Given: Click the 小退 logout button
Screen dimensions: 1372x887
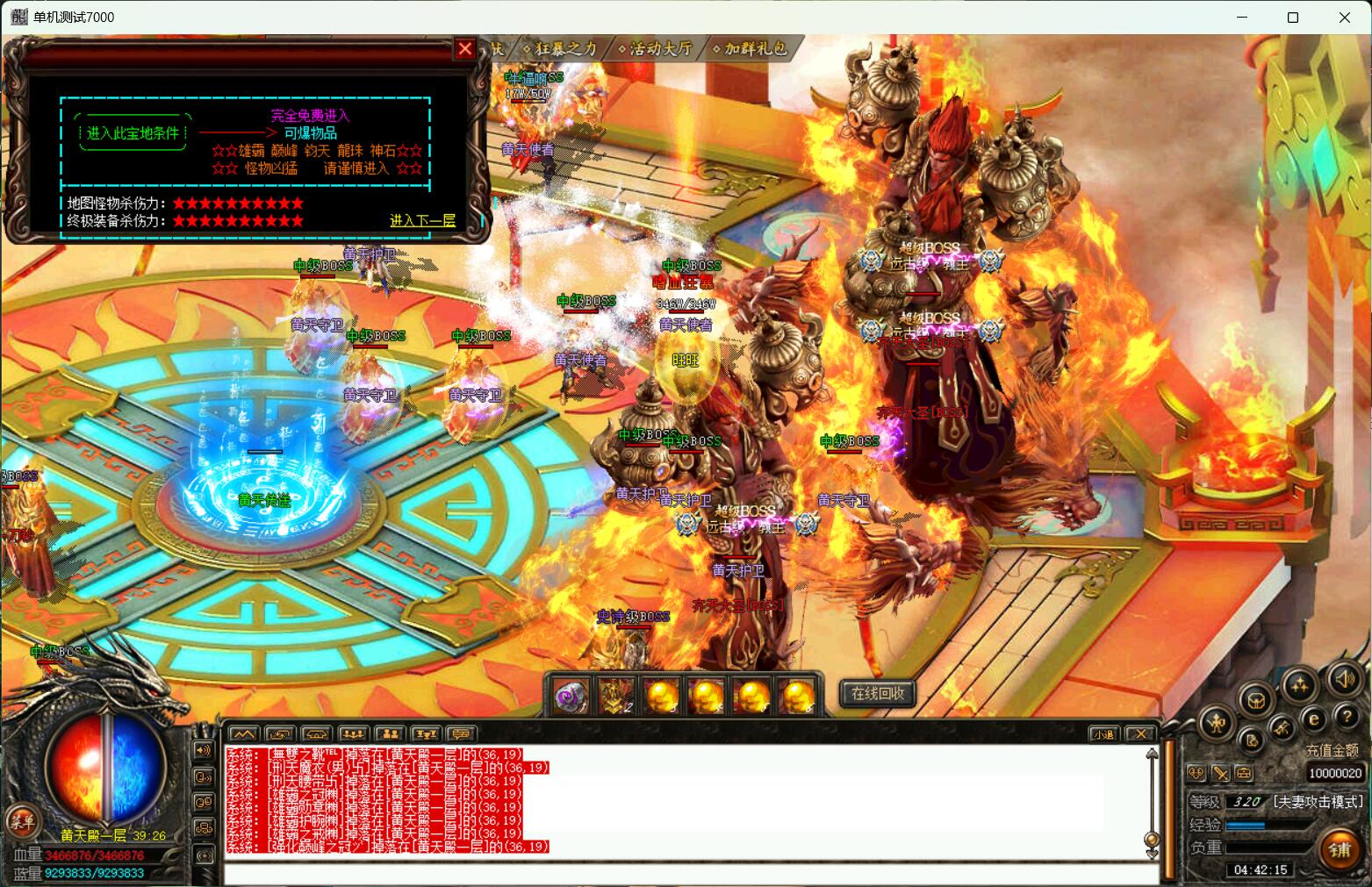Looking at the screenshot, I should tap(1103, 734).
